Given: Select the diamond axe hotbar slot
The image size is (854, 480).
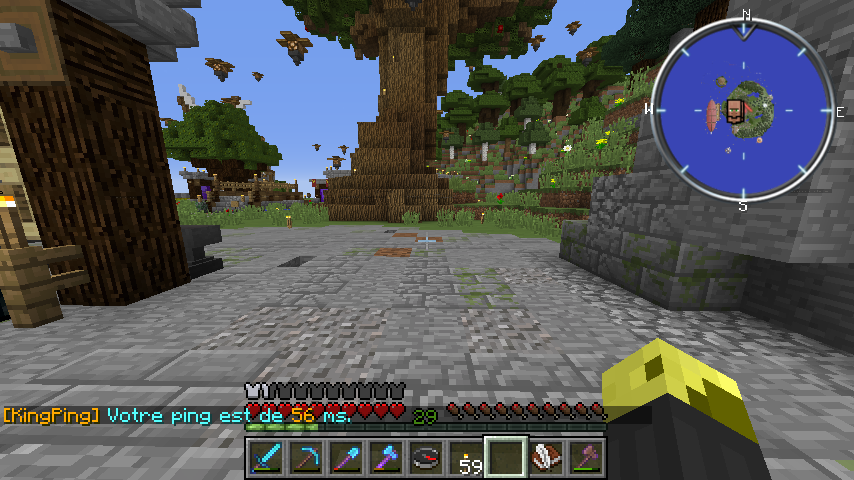Looking at the screenshot, I should point(385,458).
